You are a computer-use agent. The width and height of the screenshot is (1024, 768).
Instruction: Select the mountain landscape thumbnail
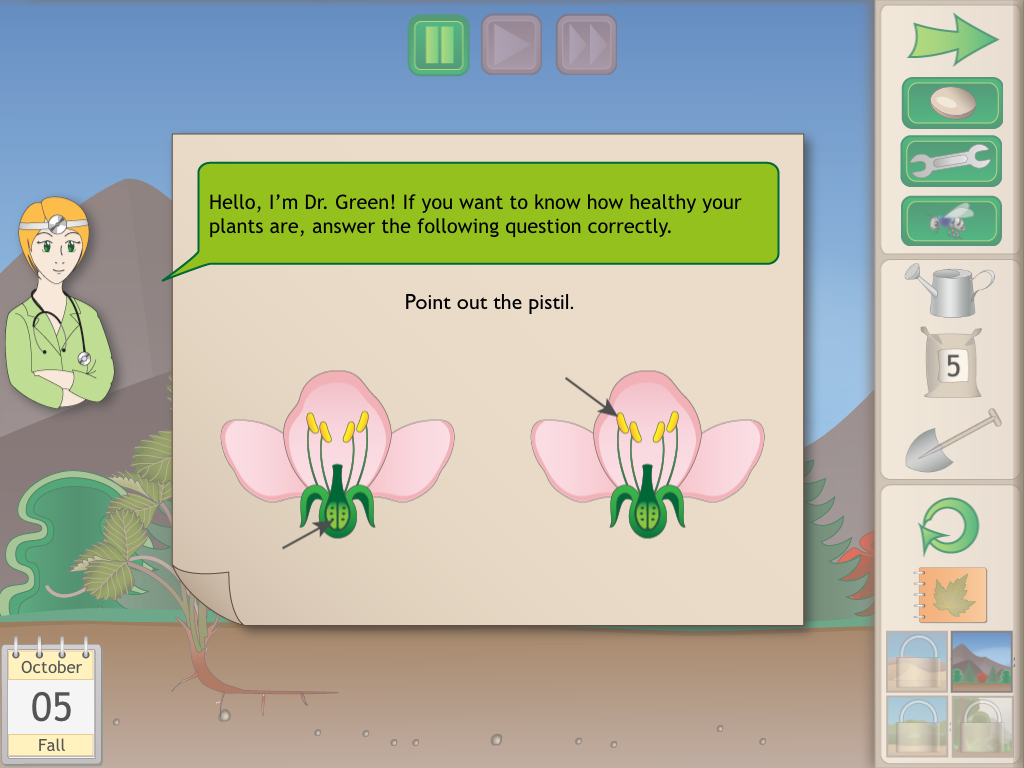pos(981,661)
